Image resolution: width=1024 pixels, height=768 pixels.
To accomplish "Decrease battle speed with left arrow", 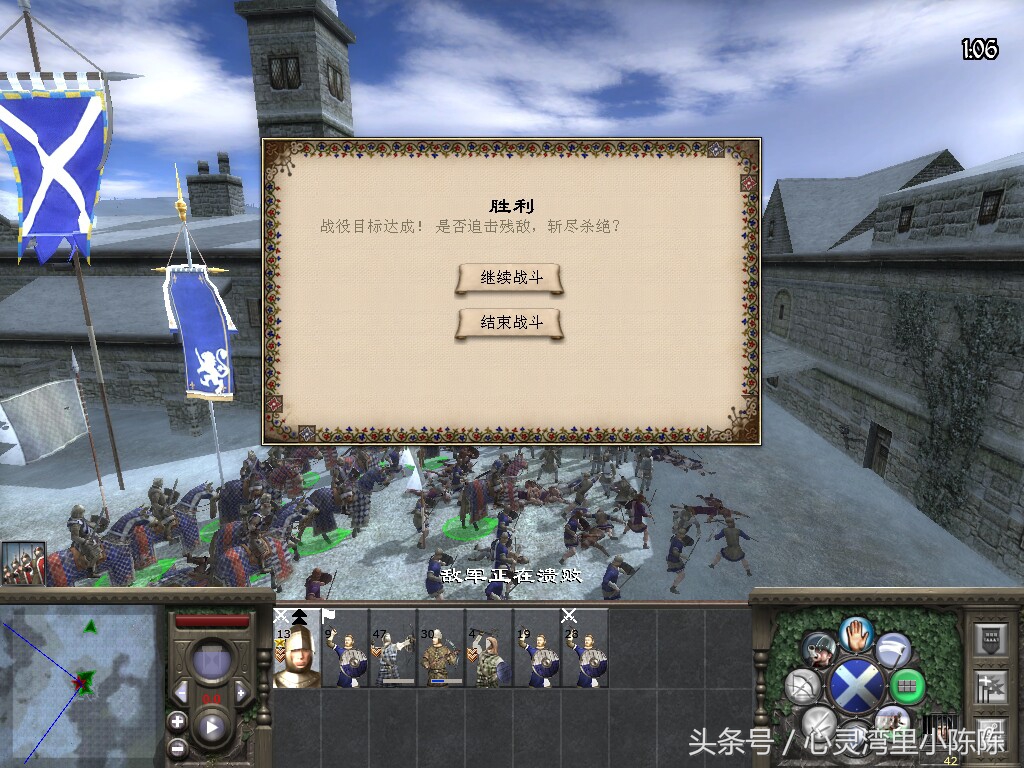I will (x=181, y=692).
